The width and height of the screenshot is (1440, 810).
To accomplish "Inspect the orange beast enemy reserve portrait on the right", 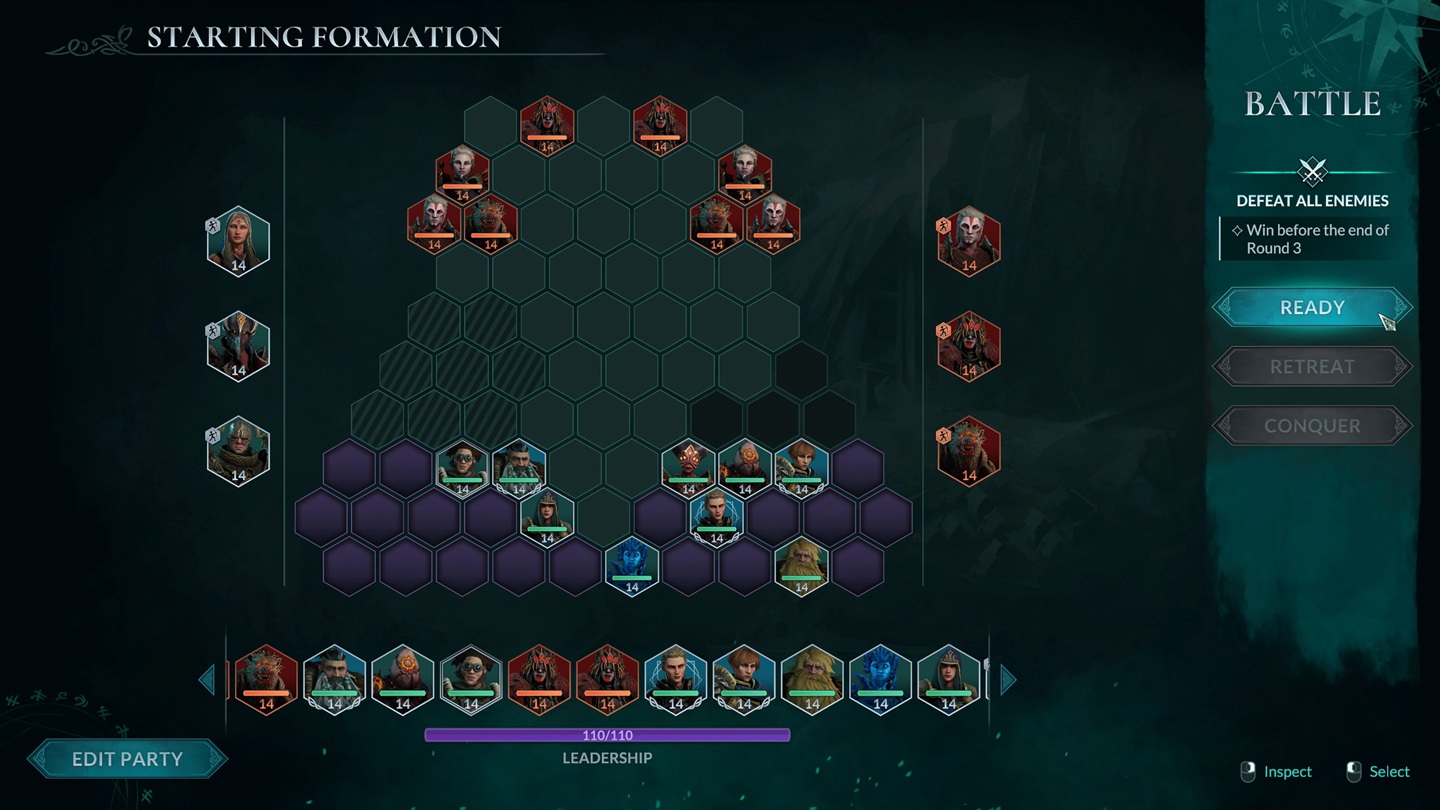I will pos(968,451).
